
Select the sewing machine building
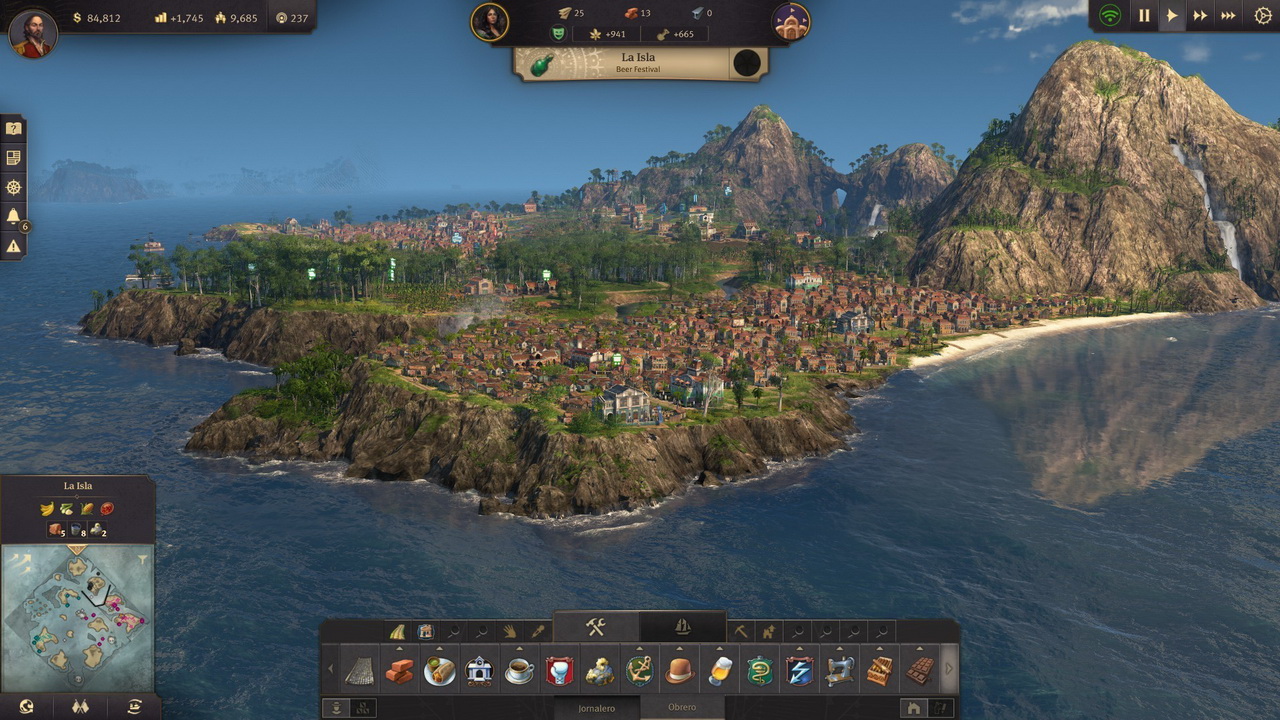tap(839, 671)
